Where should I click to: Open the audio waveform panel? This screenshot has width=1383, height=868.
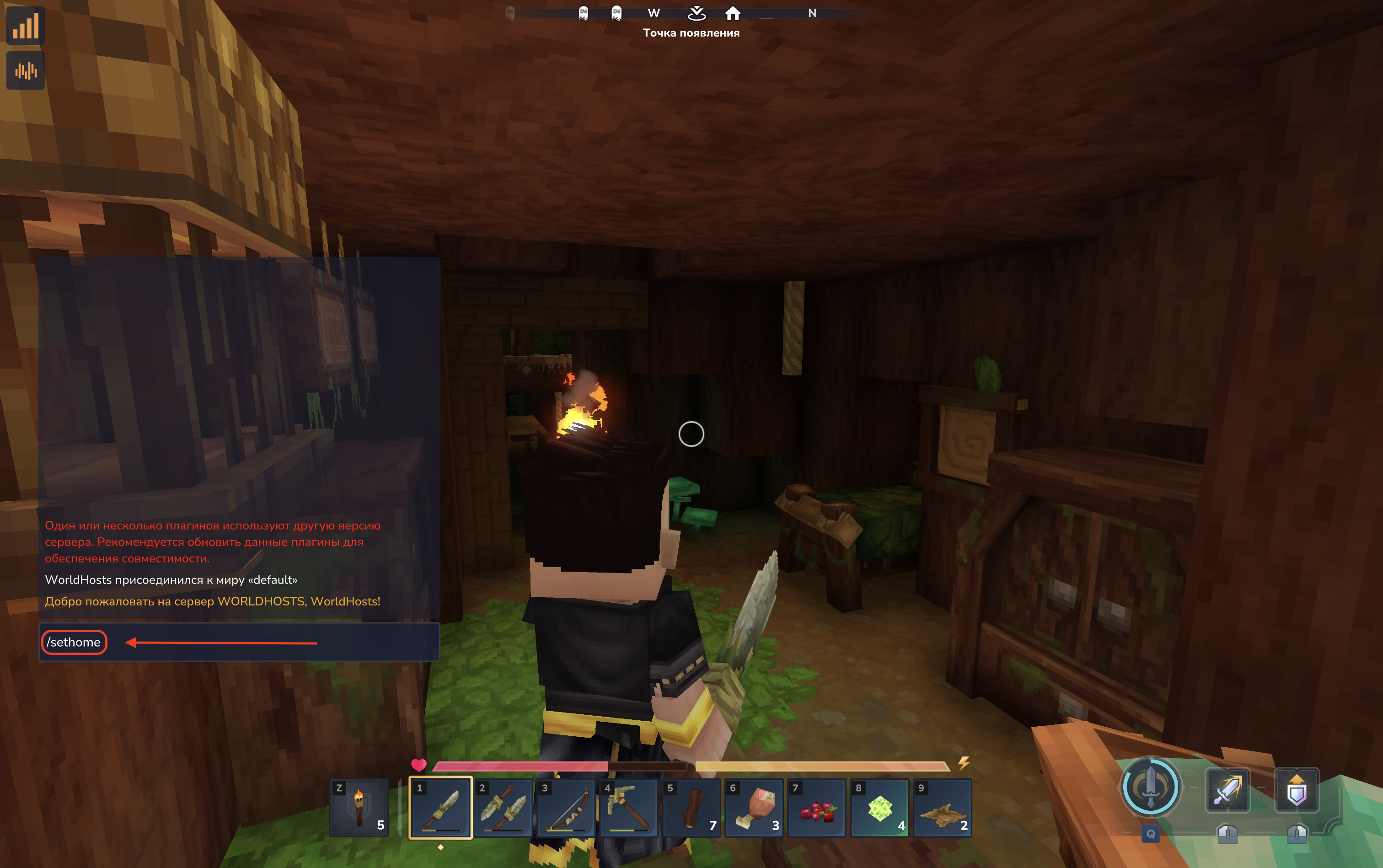click(26, 70)
